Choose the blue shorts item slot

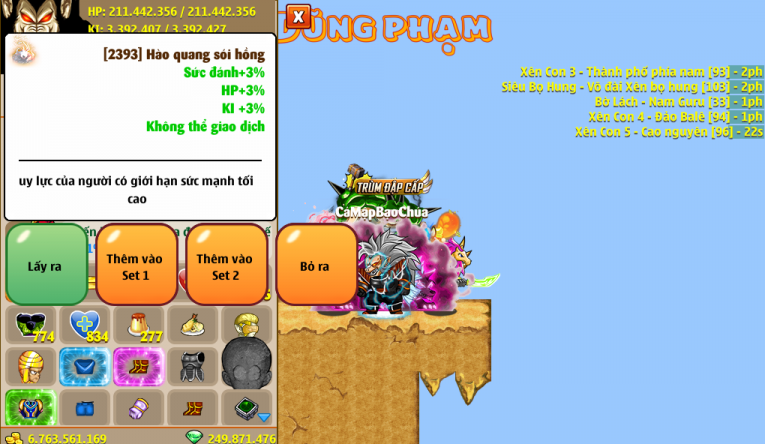85,408
